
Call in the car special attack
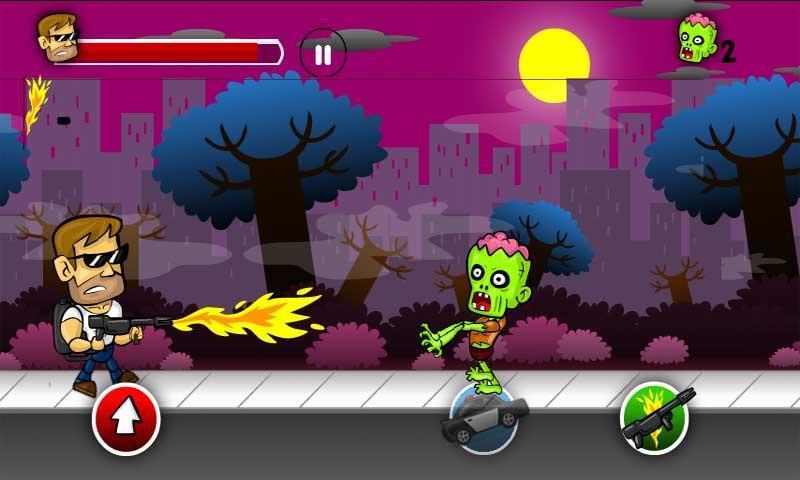tap(484, 418)
